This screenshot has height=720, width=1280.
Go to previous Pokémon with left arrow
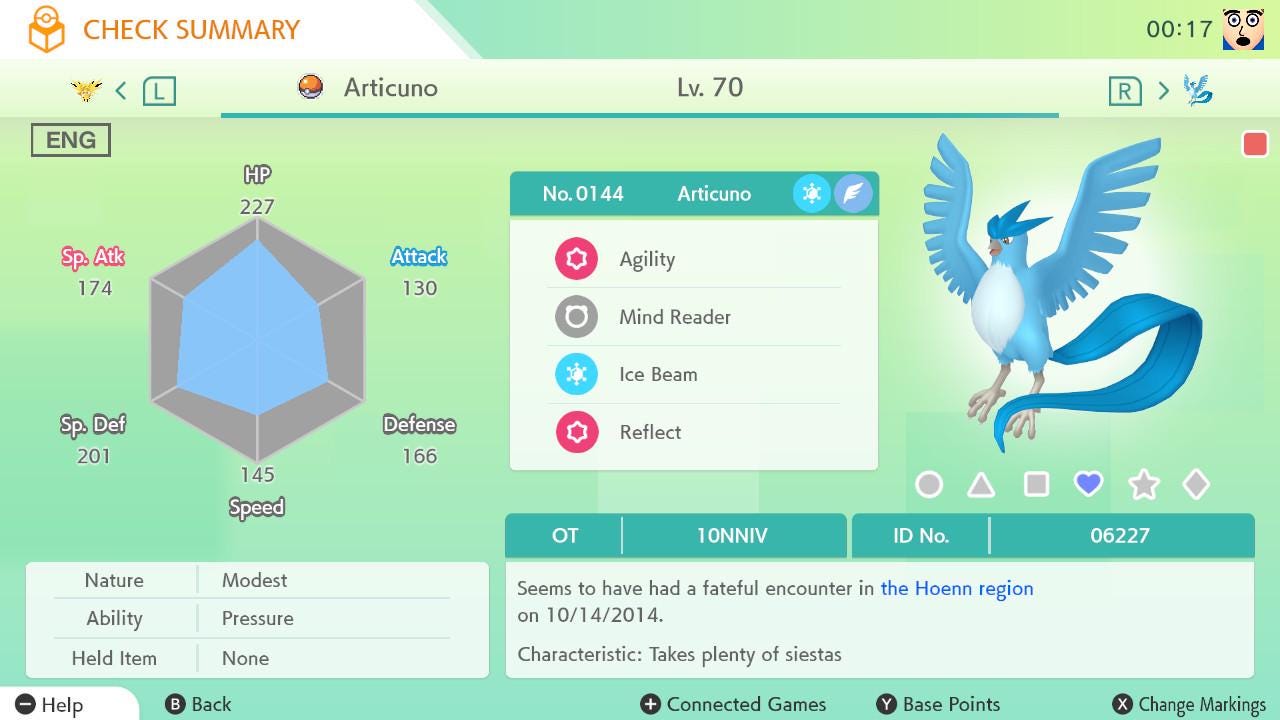[121, 91]
